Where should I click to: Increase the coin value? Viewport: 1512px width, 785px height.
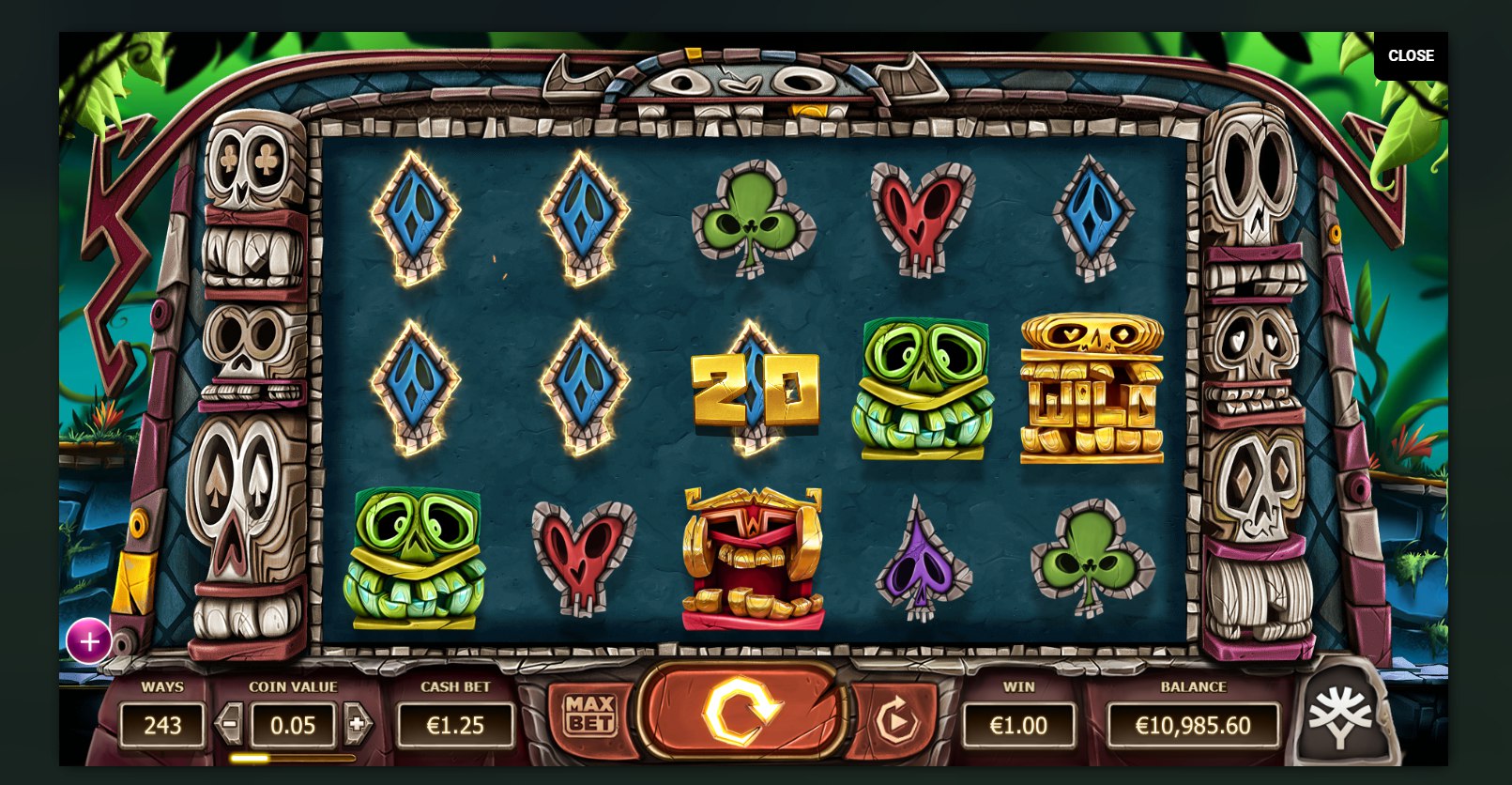(x=357, y=724)
